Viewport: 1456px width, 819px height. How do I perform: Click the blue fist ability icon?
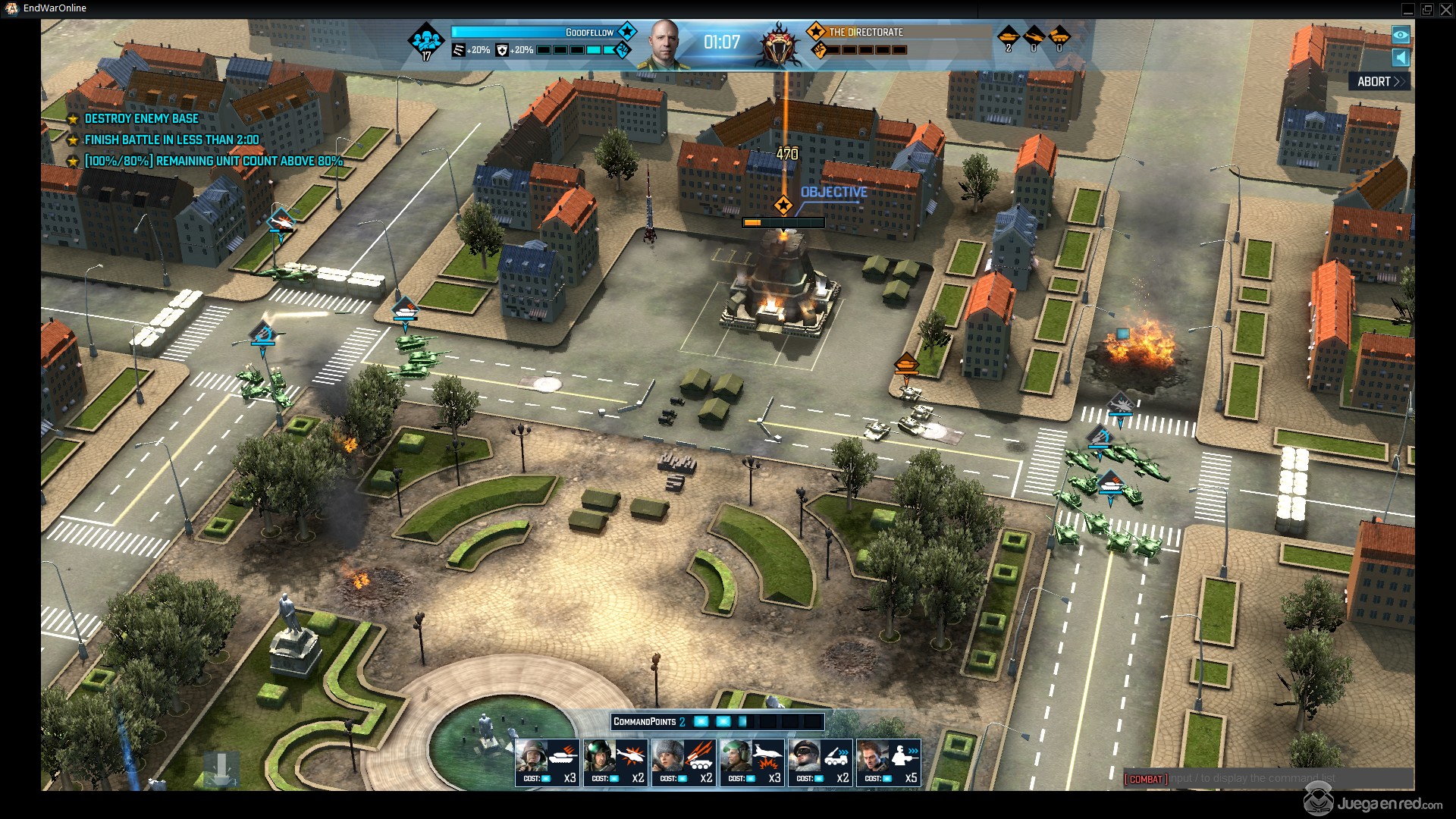tap(623, 50)
